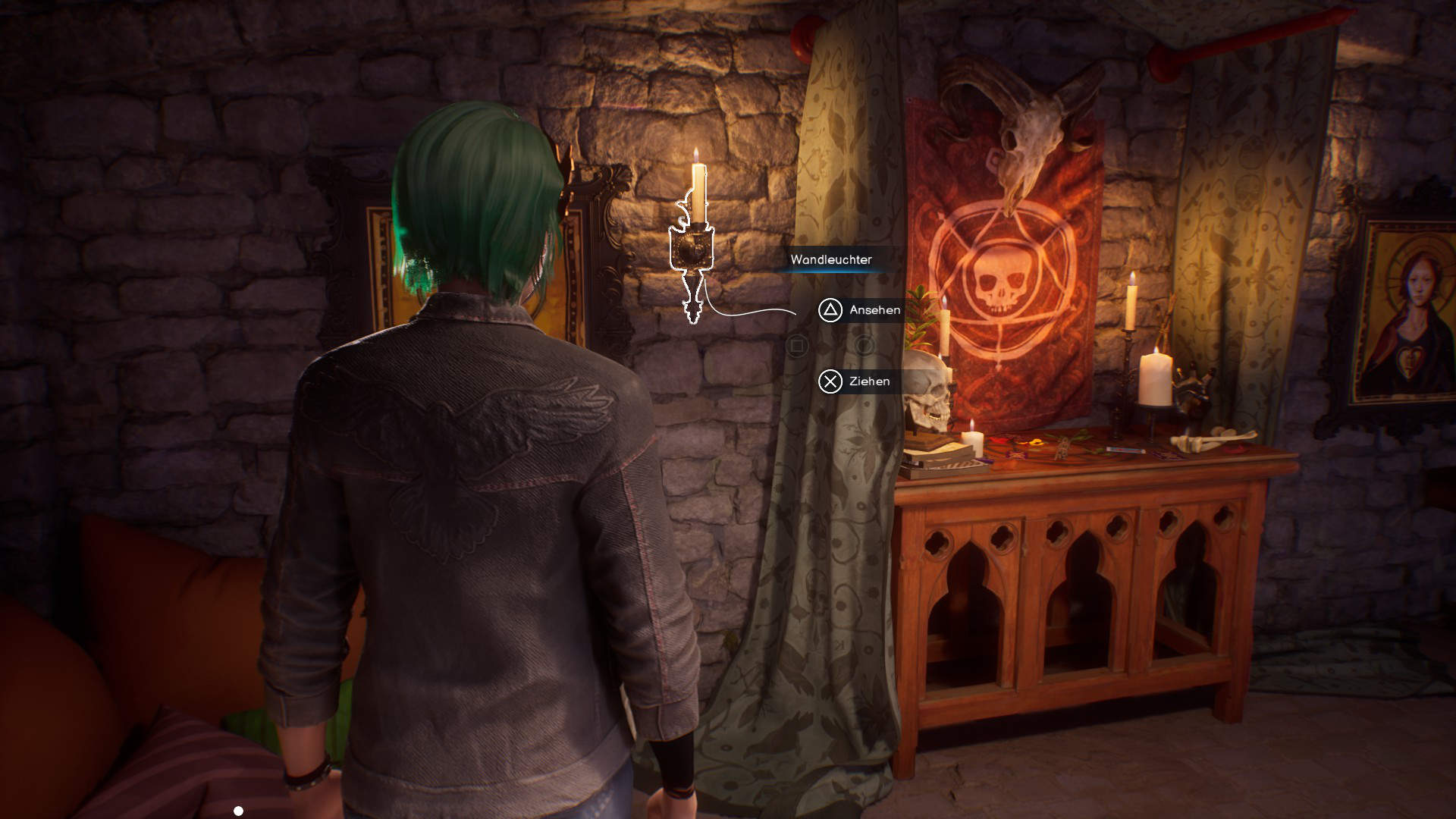The image size is (1456, 819).
Task: Choose the Ansehen interaction option
Action: point(860,310)
